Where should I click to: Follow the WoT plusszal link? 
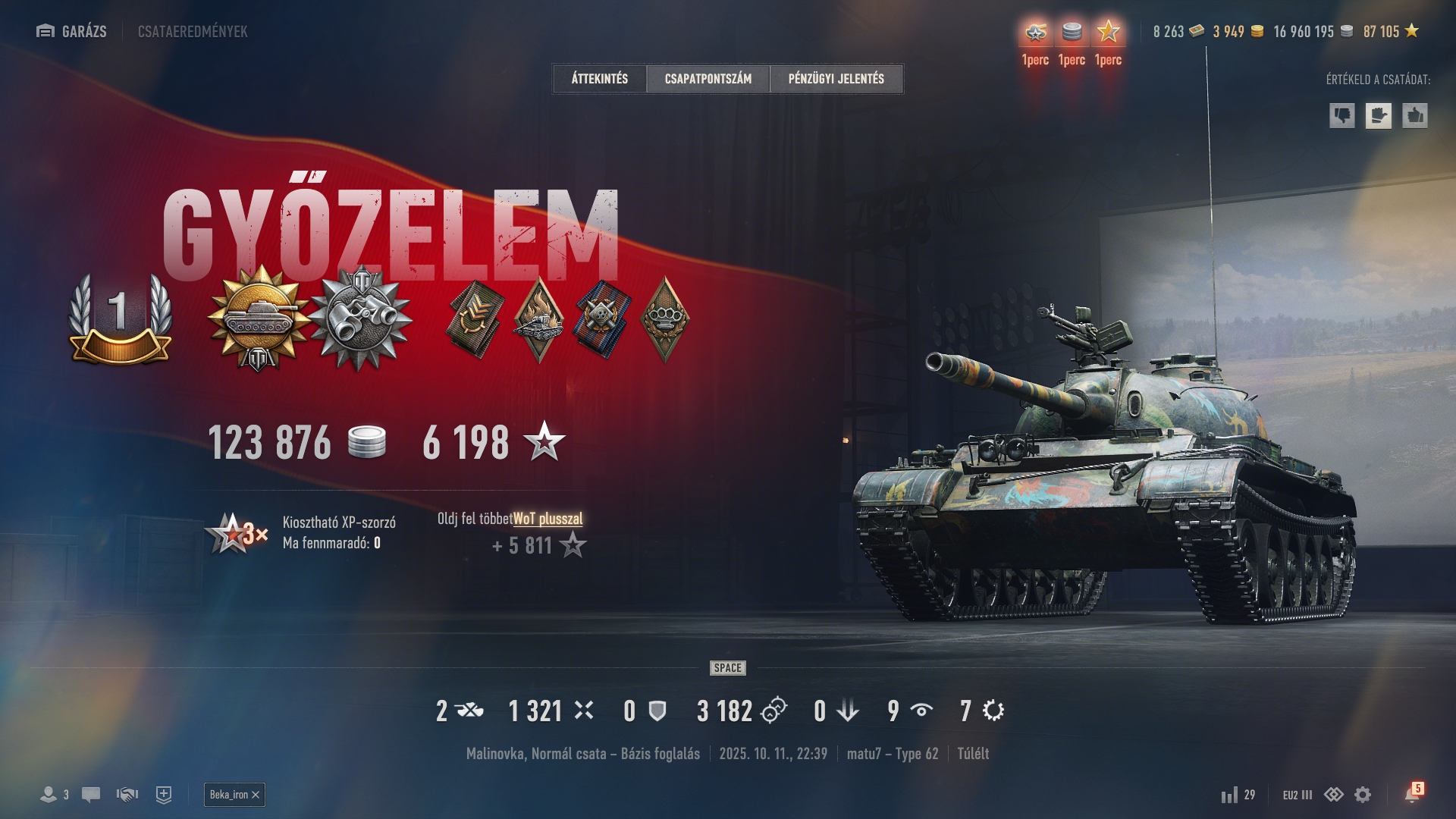(548, 519)
